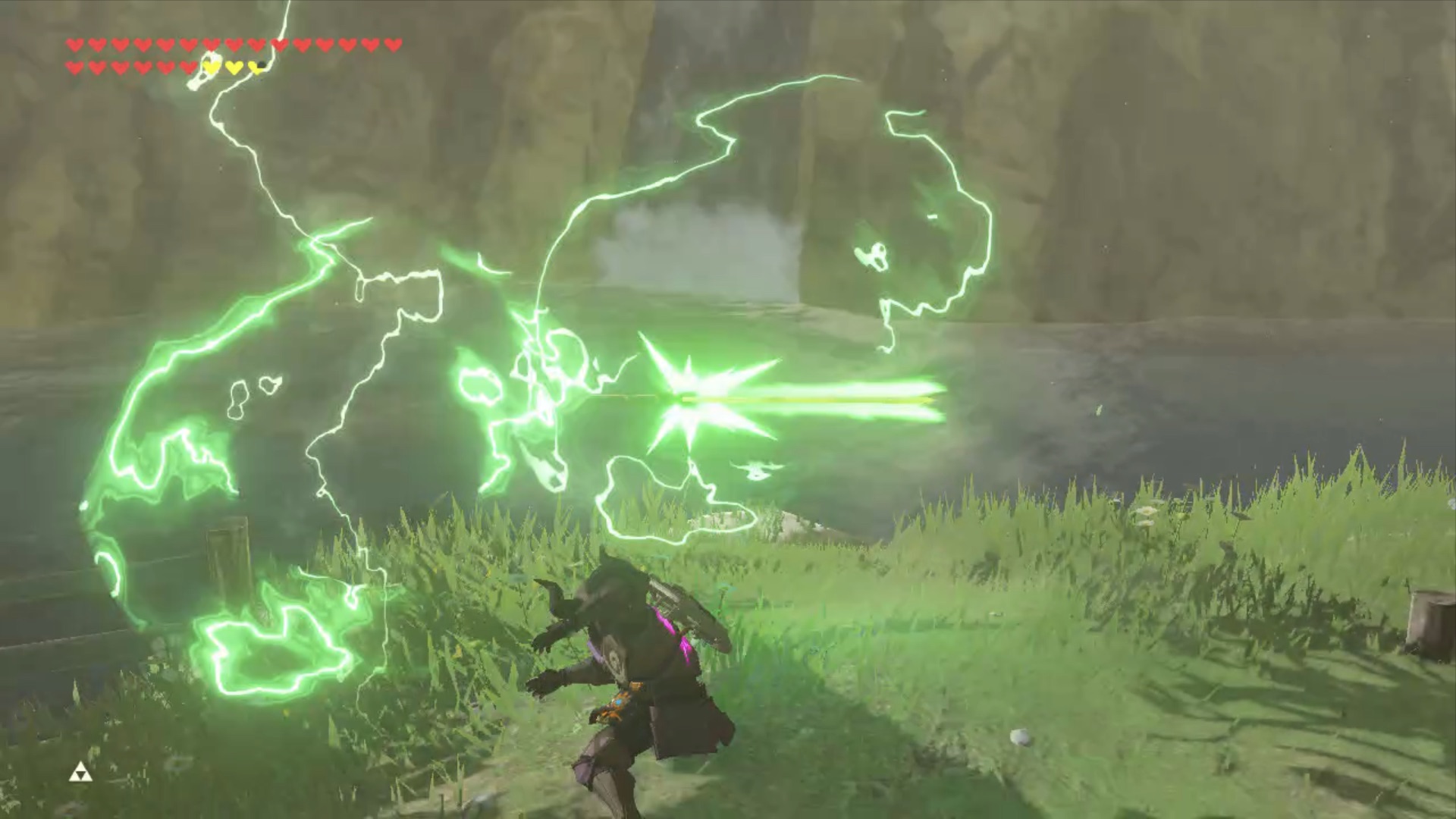Click the half-filled yellow heart ending the meter
The width and height of the screenshot is (1456, 819).
pos(255,67)
